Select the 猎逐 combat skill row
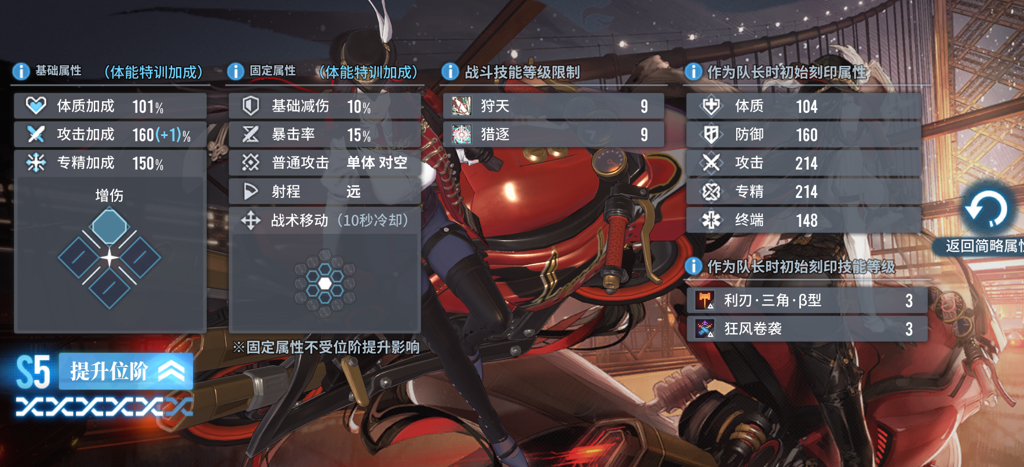The height and width of the screenshot is (467, 1024). (x=553, y=134)
